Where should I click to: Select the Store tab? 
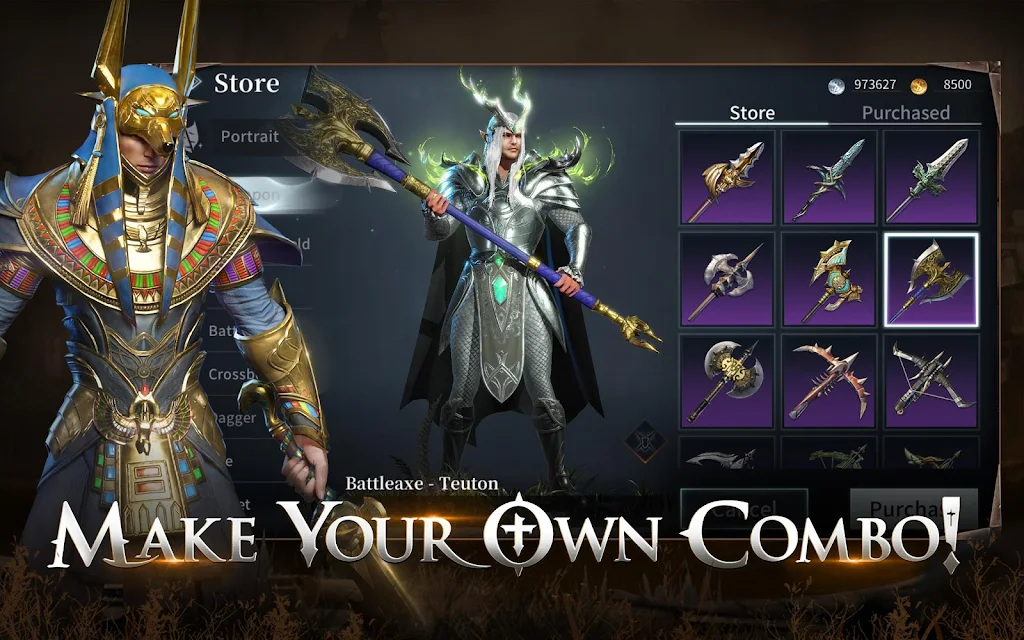752,113
